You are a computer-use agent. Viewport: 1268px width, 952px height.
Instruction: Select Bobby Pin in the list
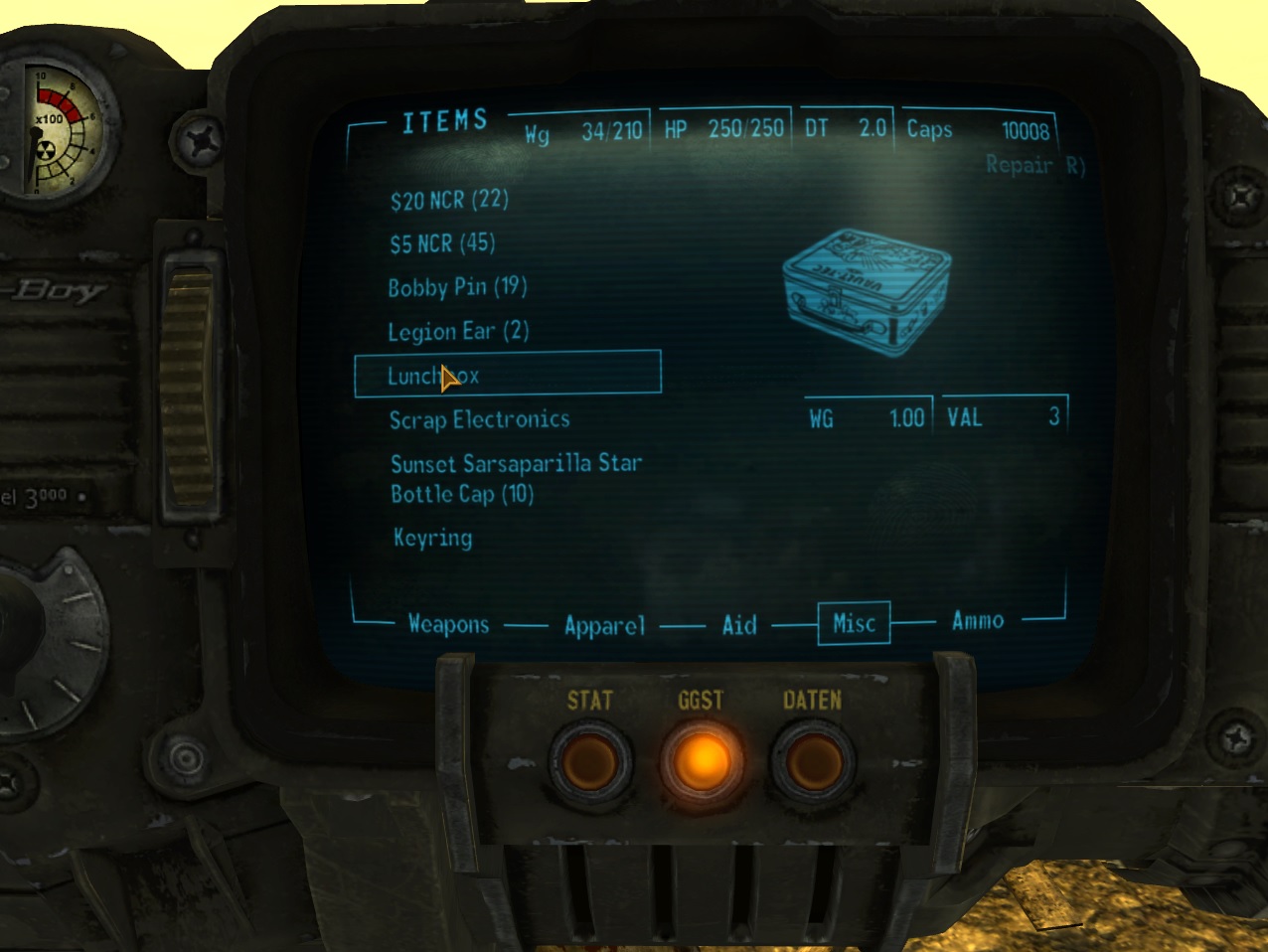(457, 288)
